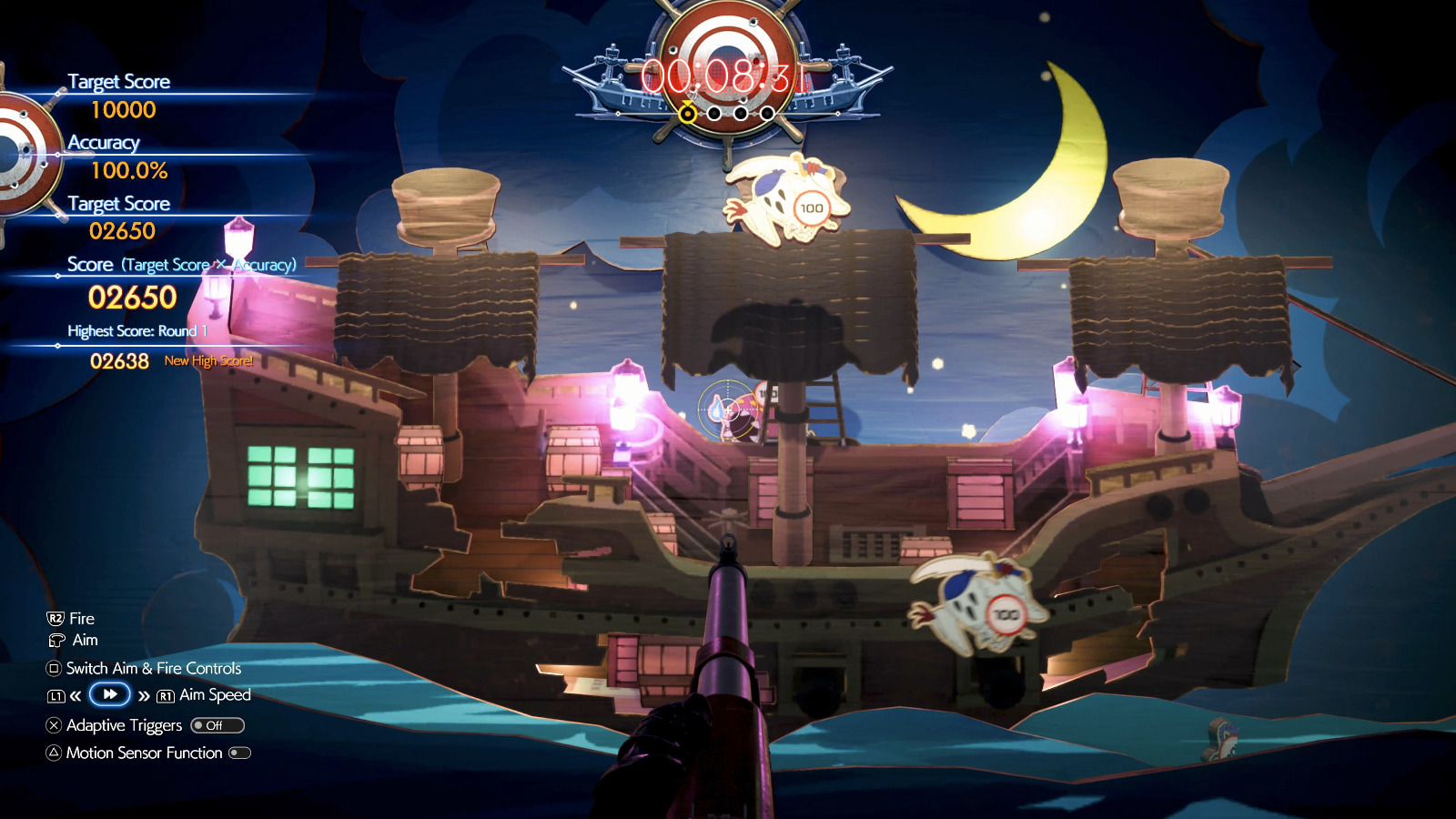Click the L1 button icon for aim speed
This screenshot has width=1456, height=819.
[x=56, y=695]
